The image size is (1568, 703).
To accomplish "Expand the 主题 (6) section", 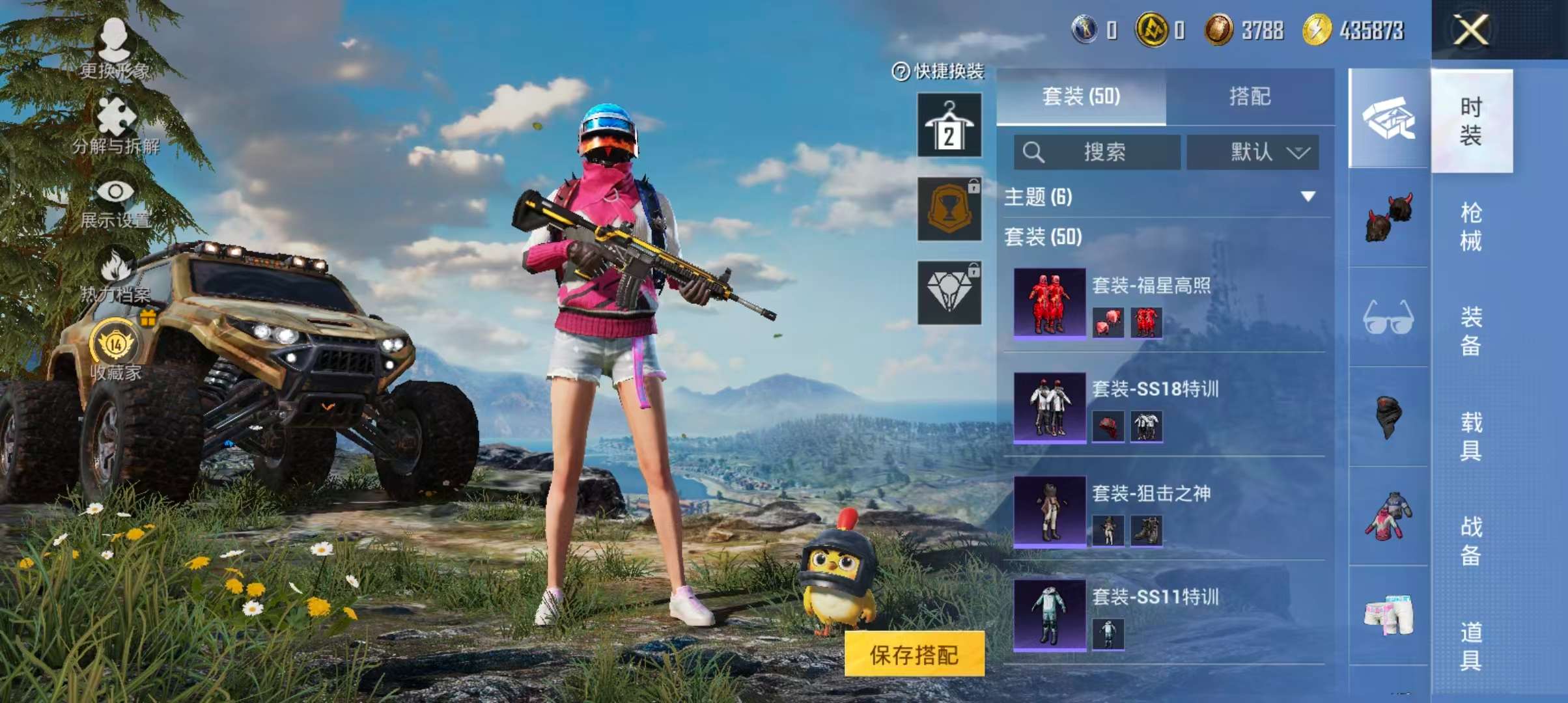I will 1308,197.
